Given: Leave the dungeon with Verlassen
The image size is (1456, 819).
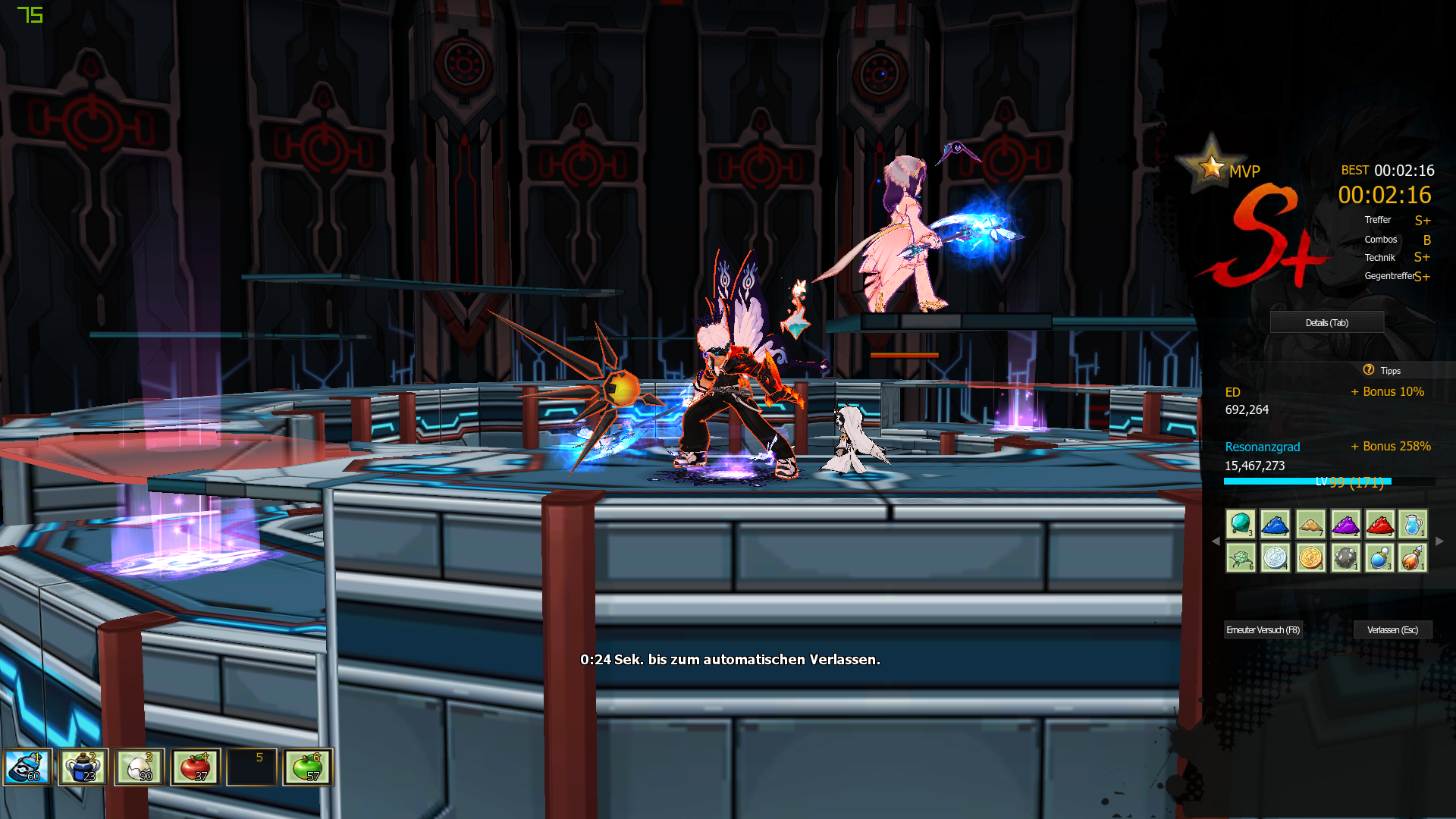Looking at the screenshot, I should (1392, 630).
